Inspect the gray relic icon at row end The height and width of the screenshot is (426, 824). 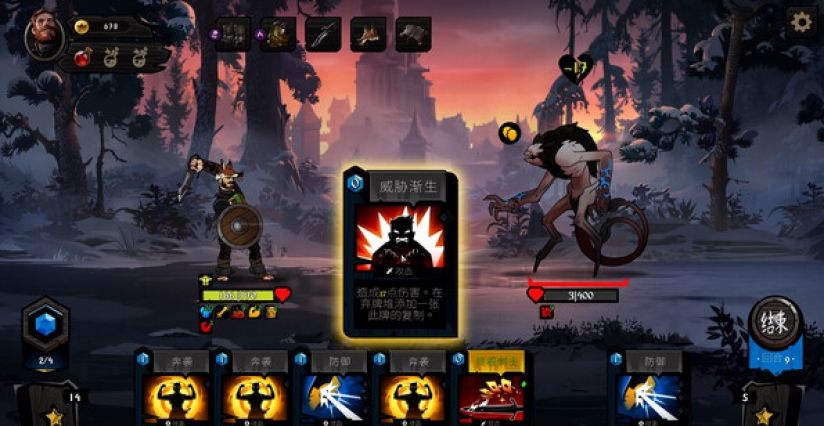pyautogui.click(x=413, y=34)
